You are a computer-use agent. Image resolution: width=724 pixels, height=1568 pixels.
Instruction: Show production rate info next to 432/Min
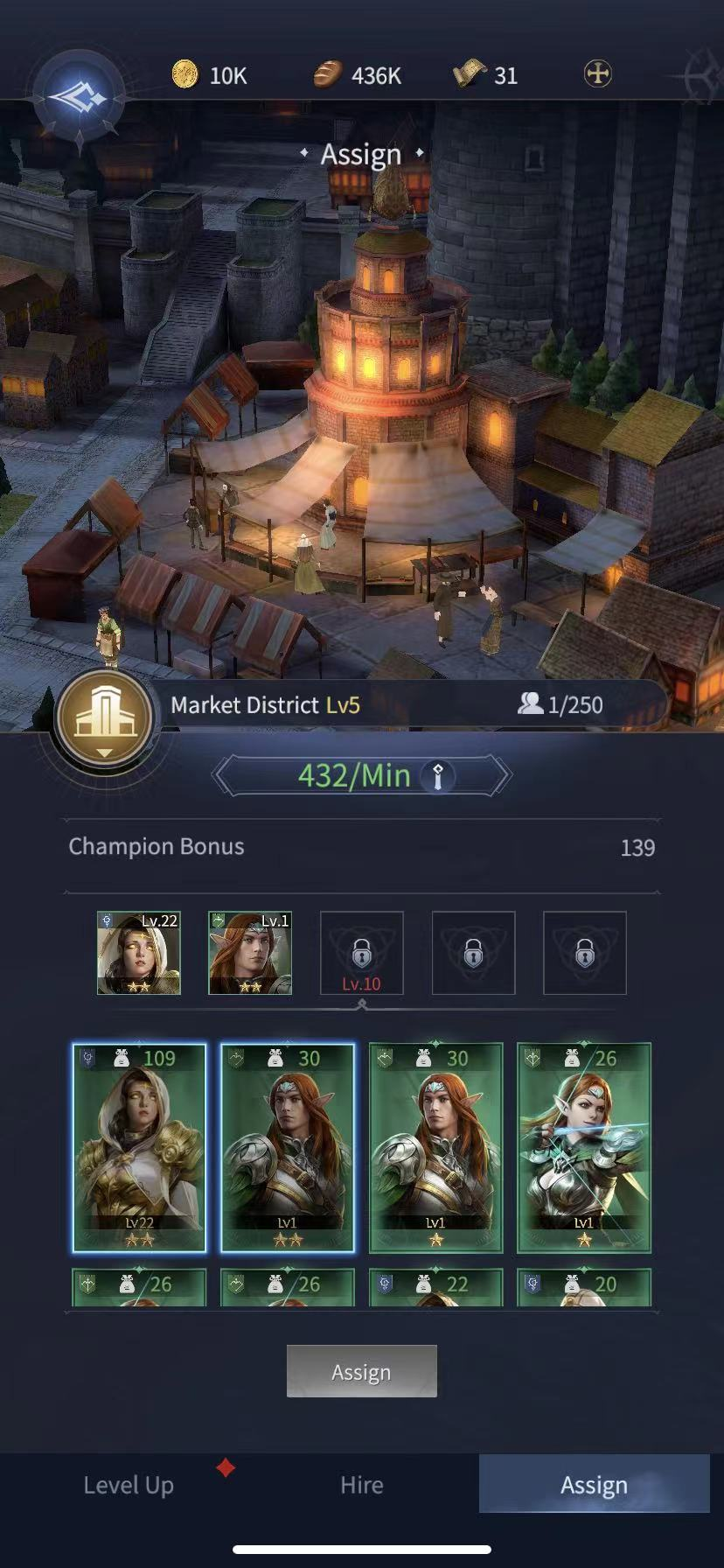point(438,776)
